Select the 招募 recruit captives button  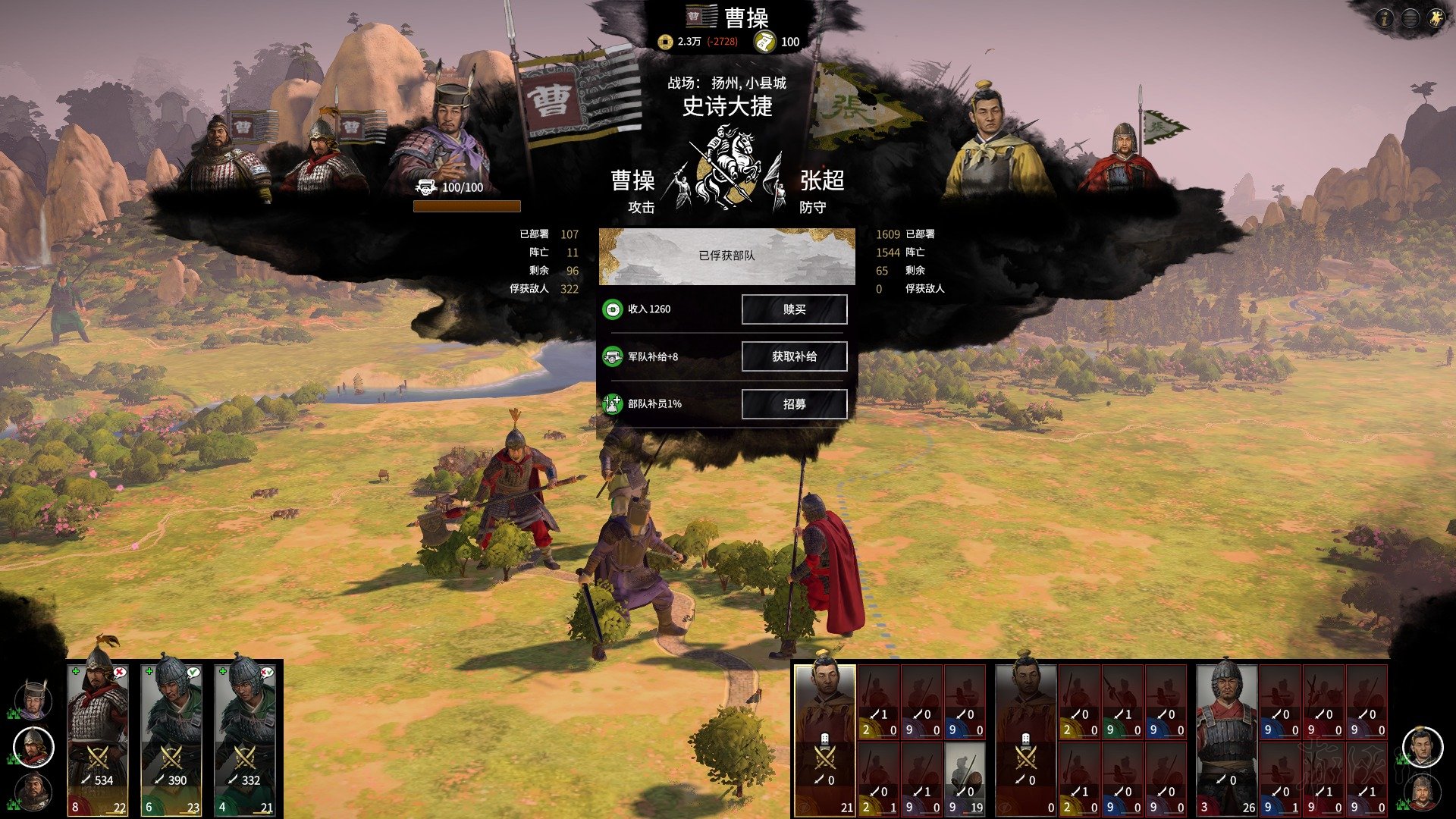click(794, 404)
